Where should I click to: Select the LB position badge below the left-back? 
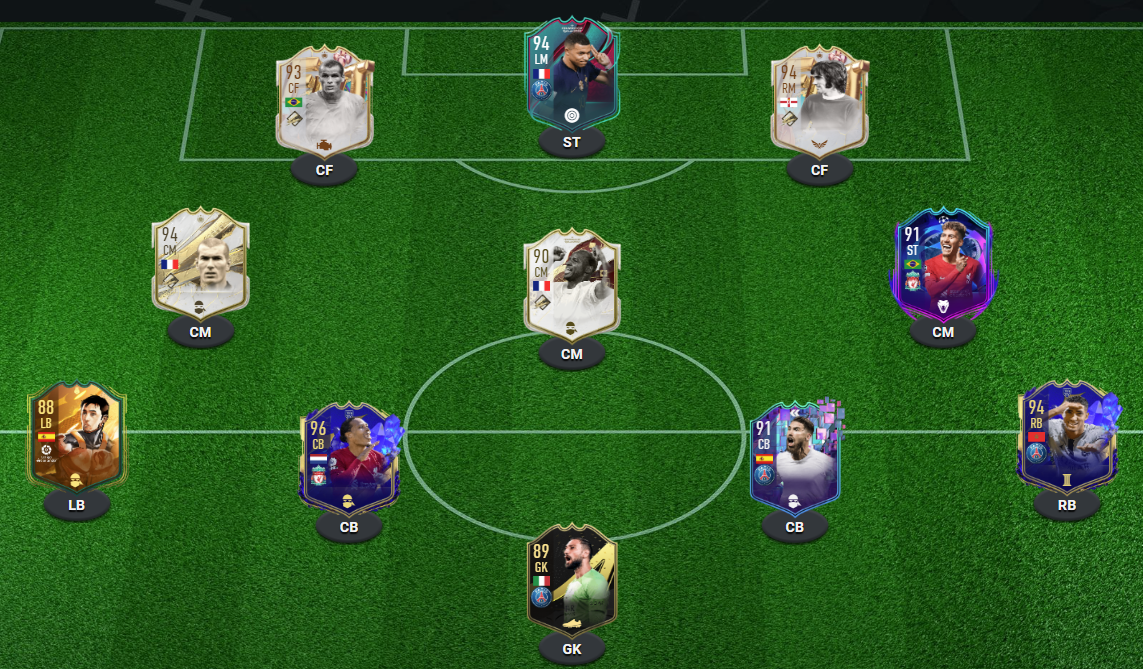pos(77,505)
